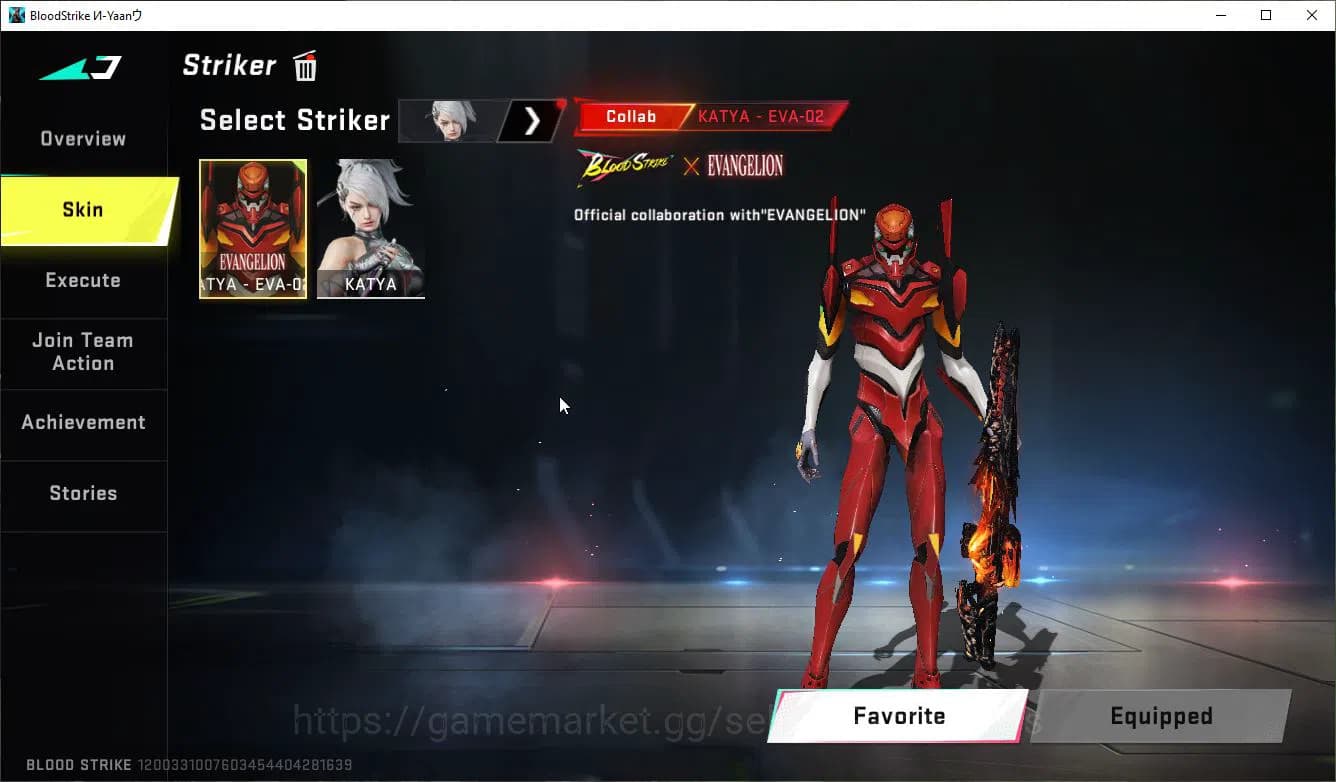1336x782 pixels.
Task: Select the default KATYA skin thumbnail
Action: point(371,229)
